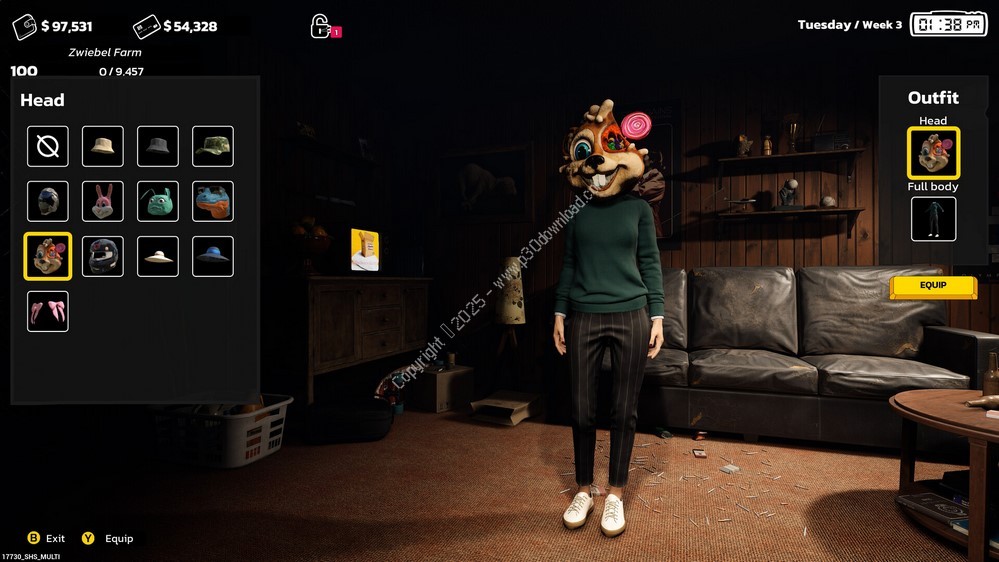Pick the dark gray bucket hat

click(158, 146)
